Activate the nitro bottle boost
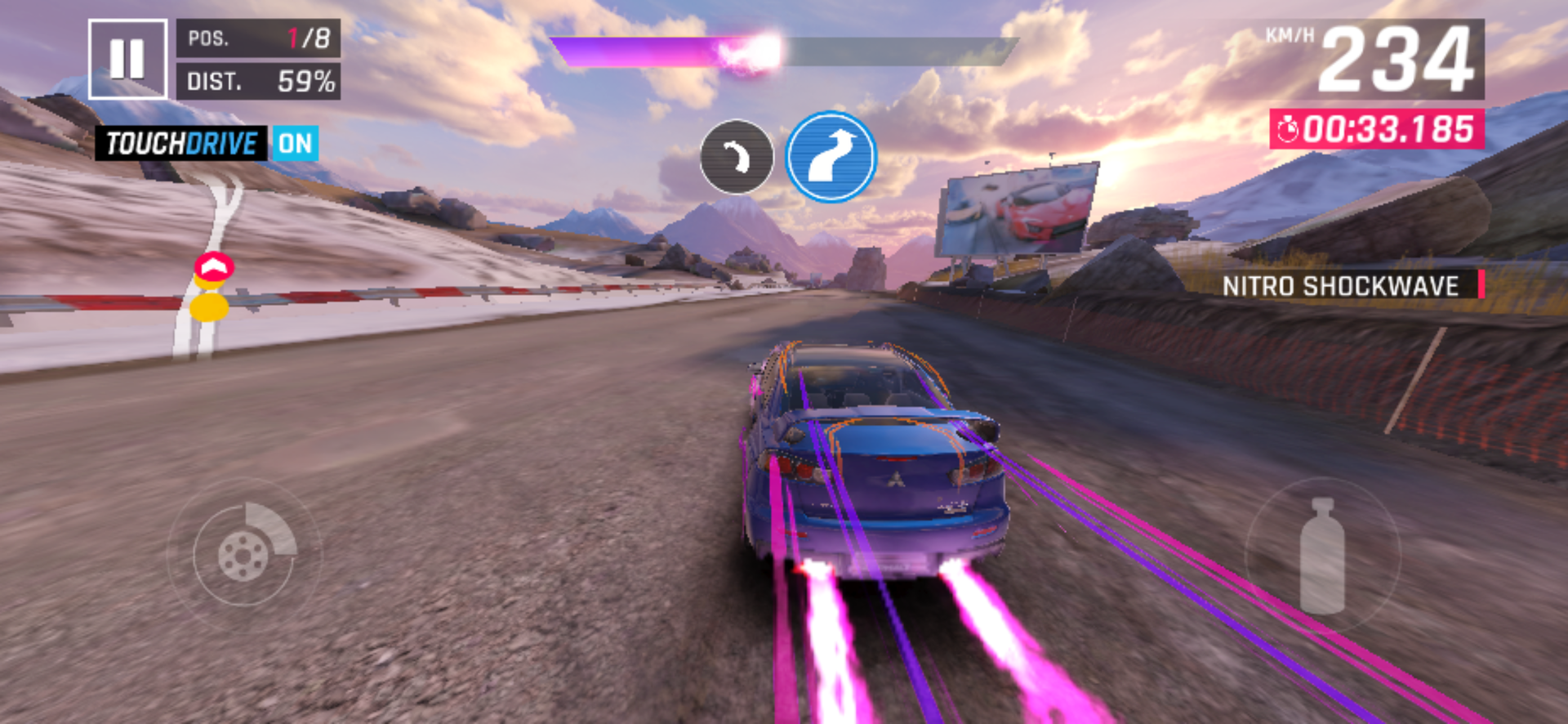The image size is (1568, 724). point(1321,556)
